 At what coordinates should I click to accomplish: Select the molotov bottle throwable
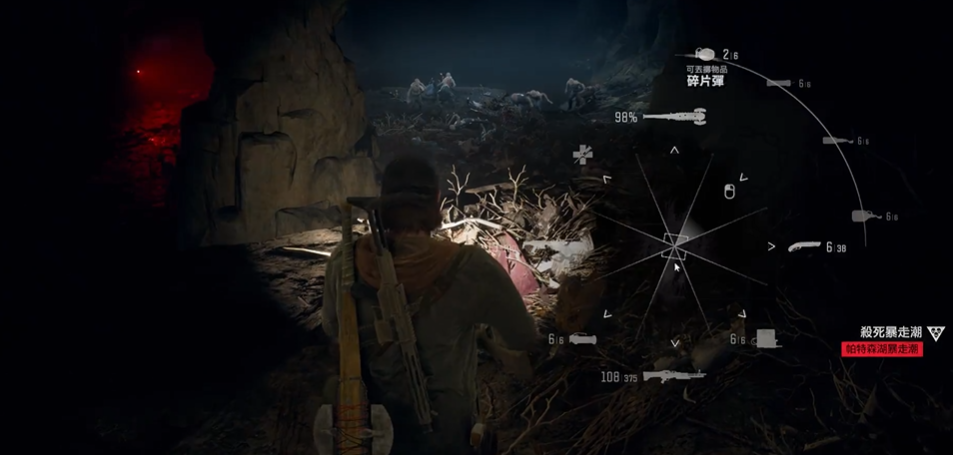pyautogui.click(x=833, y=141)
